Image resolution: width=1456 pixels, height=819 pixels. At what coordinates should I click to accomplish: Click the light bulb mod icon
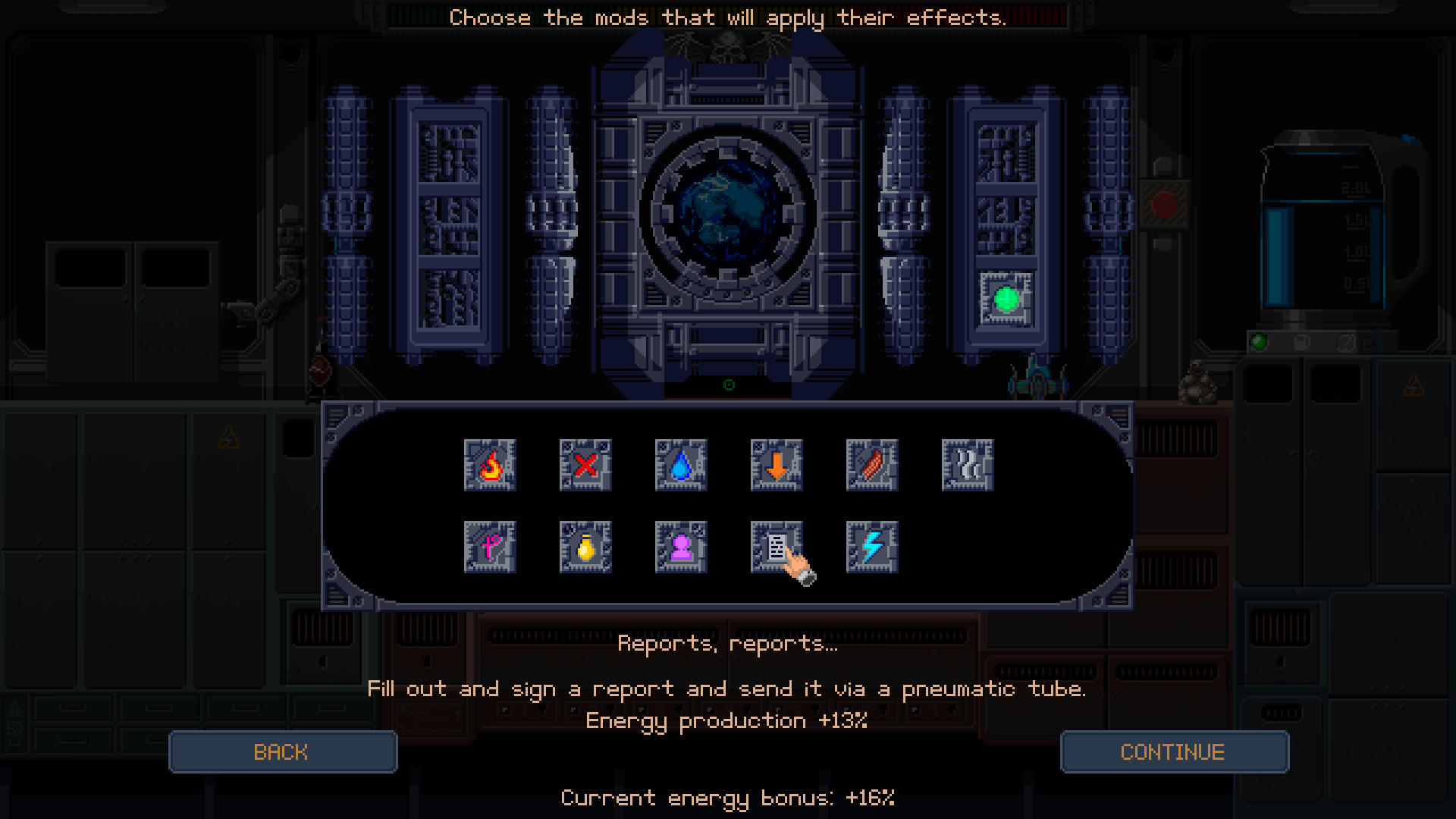coord(585,547)
